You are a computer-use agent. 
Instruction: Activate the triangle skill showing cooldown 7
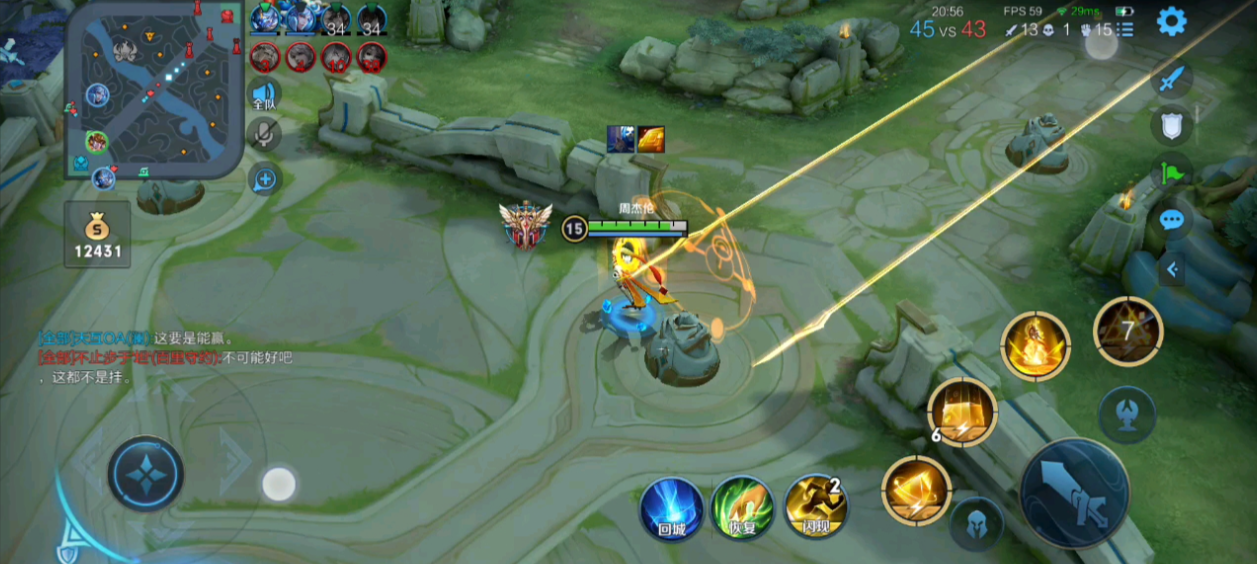tap(1128, 329)
